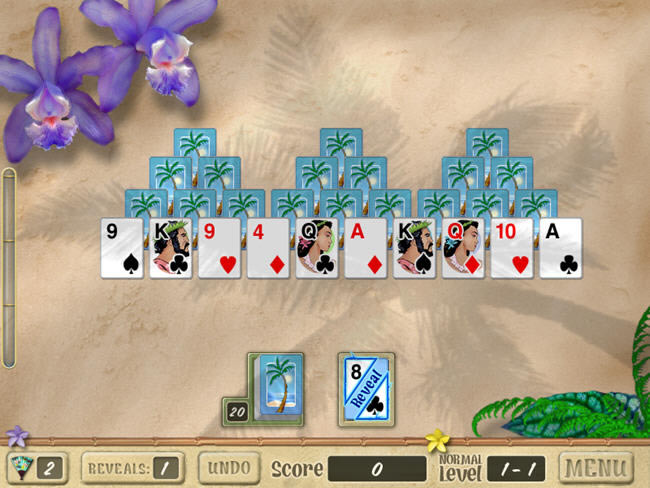Viewport: 650px width, 488px height.
Task: Click the card fan icon showing 2
Action: click(x=37, y=467)
